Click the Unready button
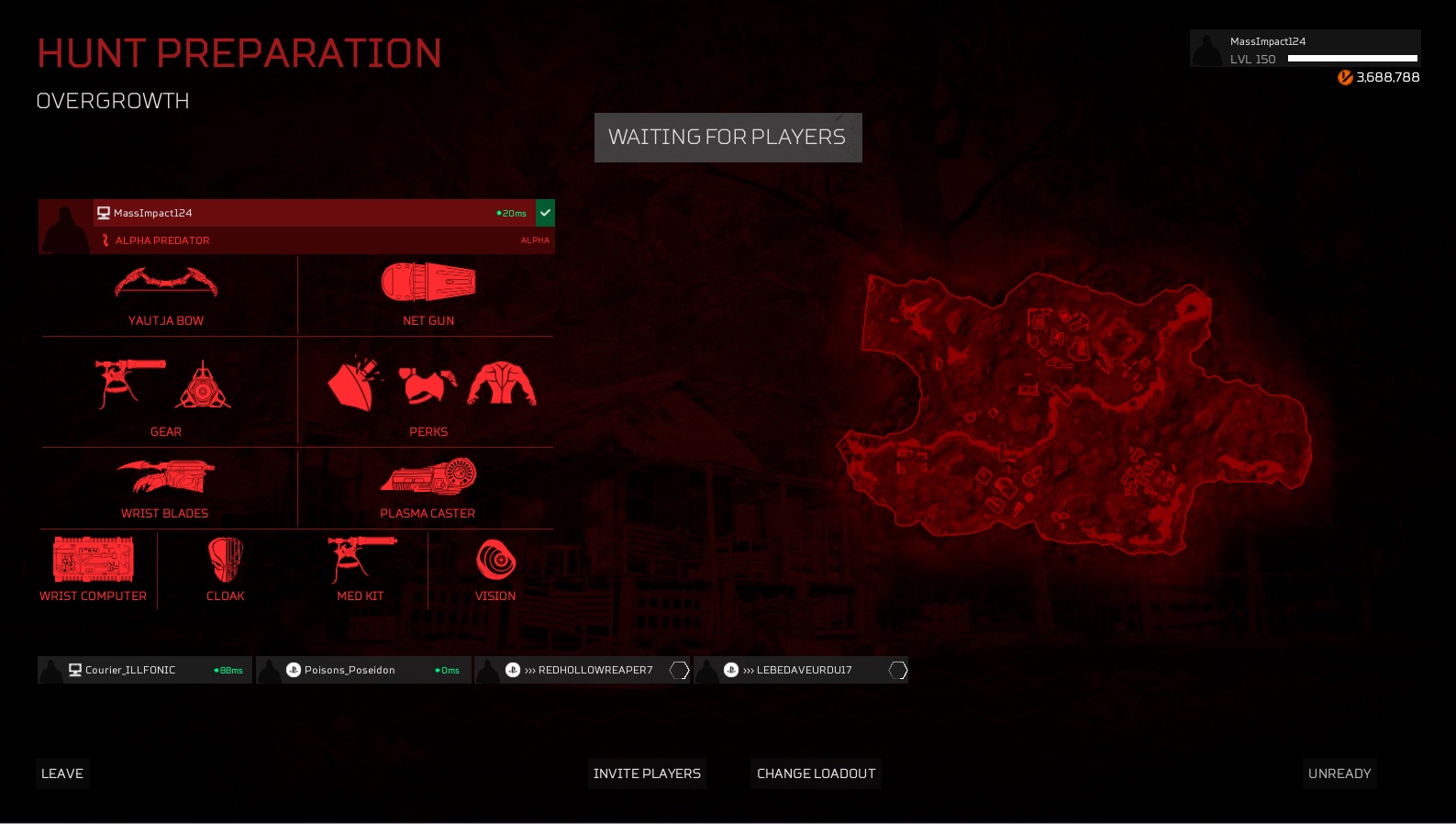 [1339, 774]
